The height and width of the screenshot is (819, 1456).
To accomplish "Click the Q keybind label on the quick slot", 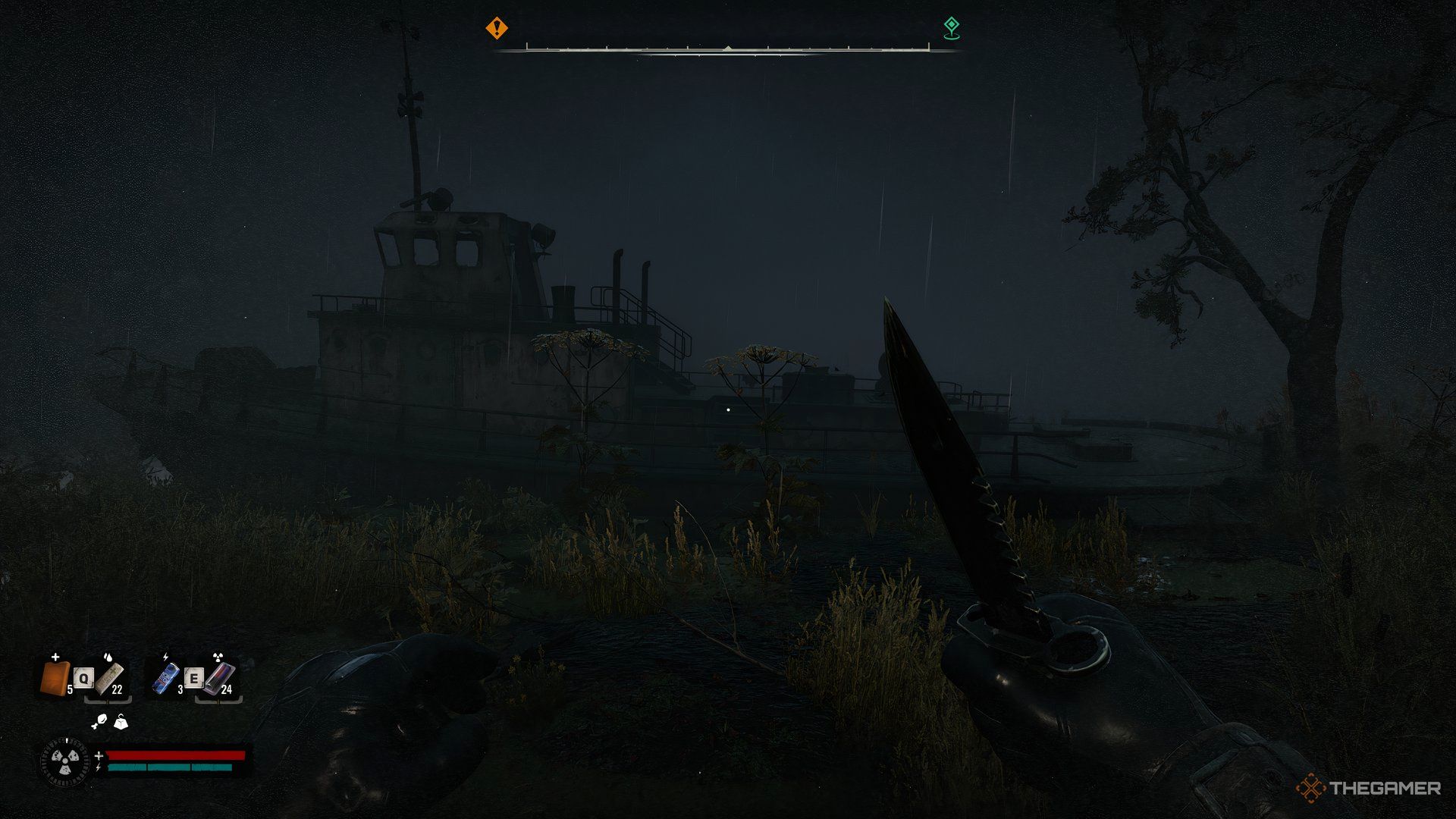I will [83, 678].
